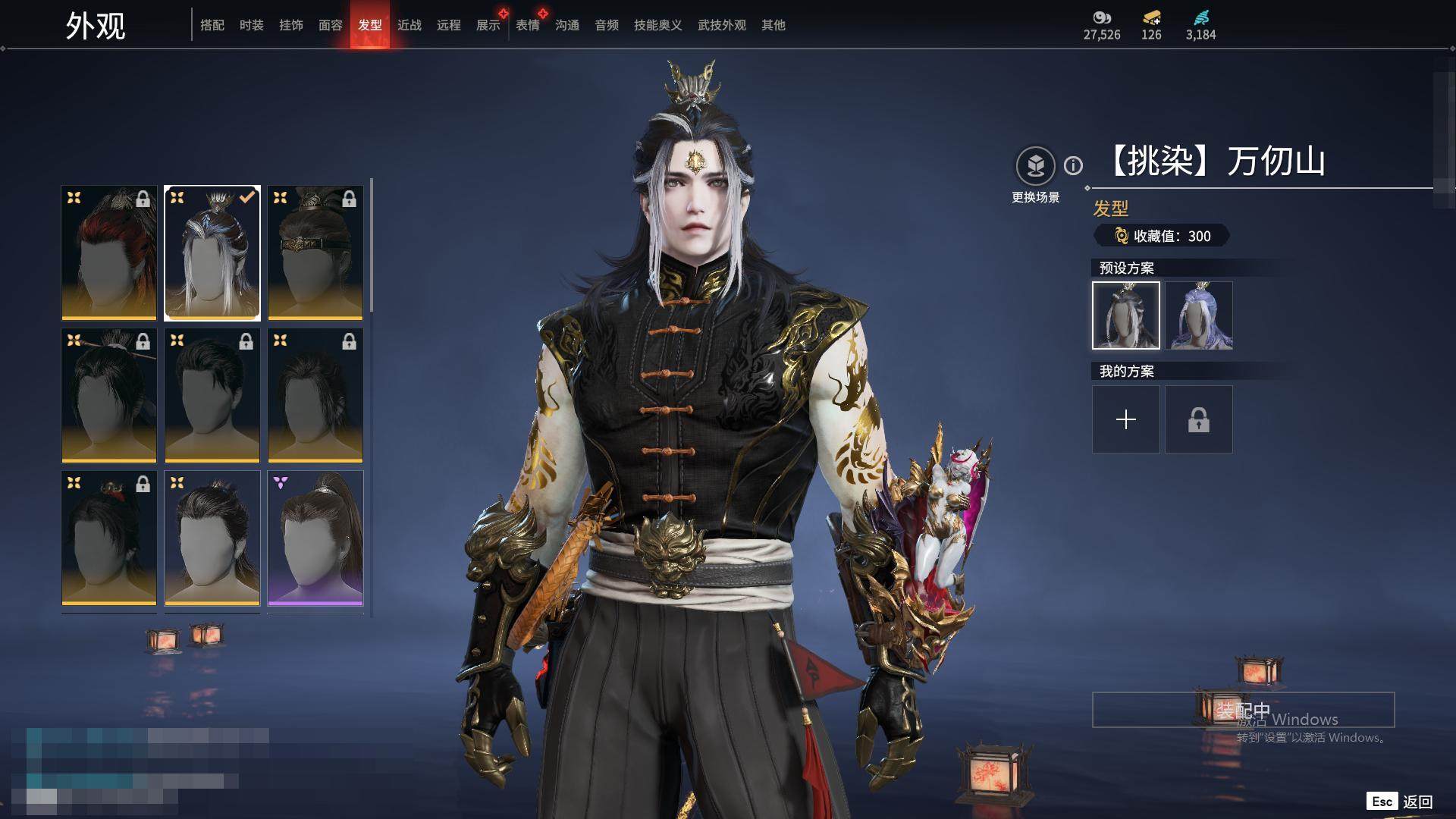This screenshot has height=819, width=1456.
Task: Select the purple-framed ponytail hairstyle
Action: click(x=315, y=538)
